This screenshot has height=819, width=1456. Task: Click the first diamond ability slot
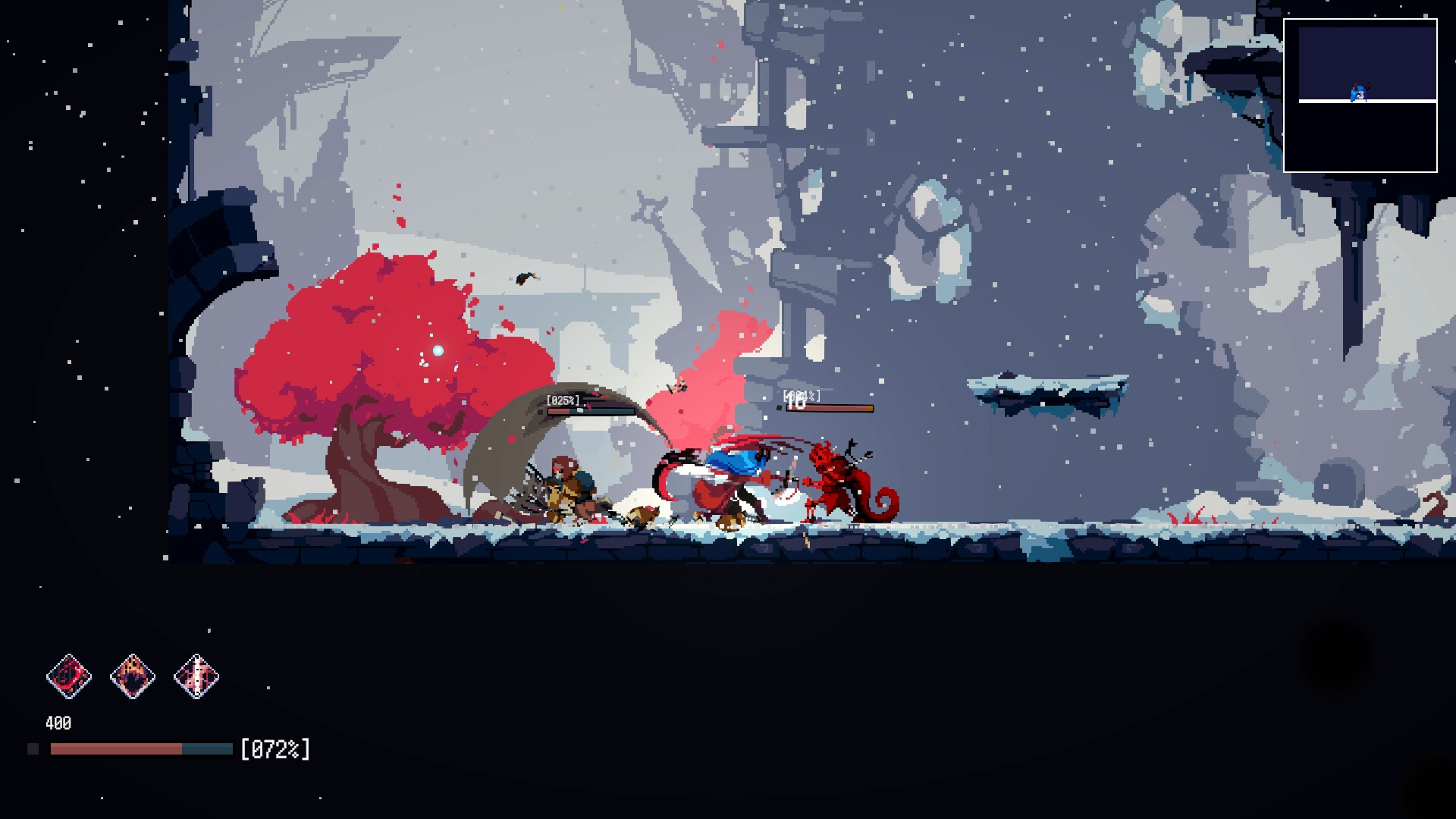[x=71, y=676]
